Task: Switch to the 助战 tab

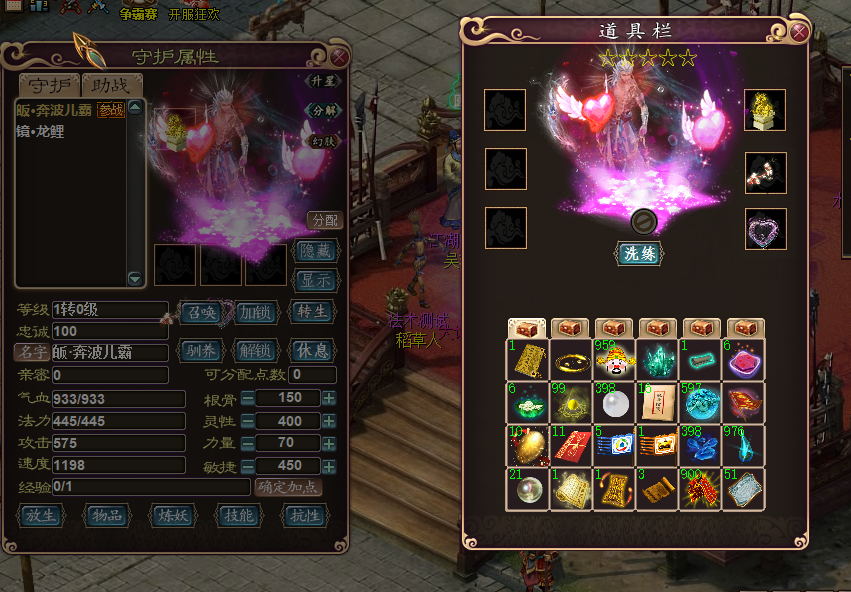Action: [x=112, y=85]
